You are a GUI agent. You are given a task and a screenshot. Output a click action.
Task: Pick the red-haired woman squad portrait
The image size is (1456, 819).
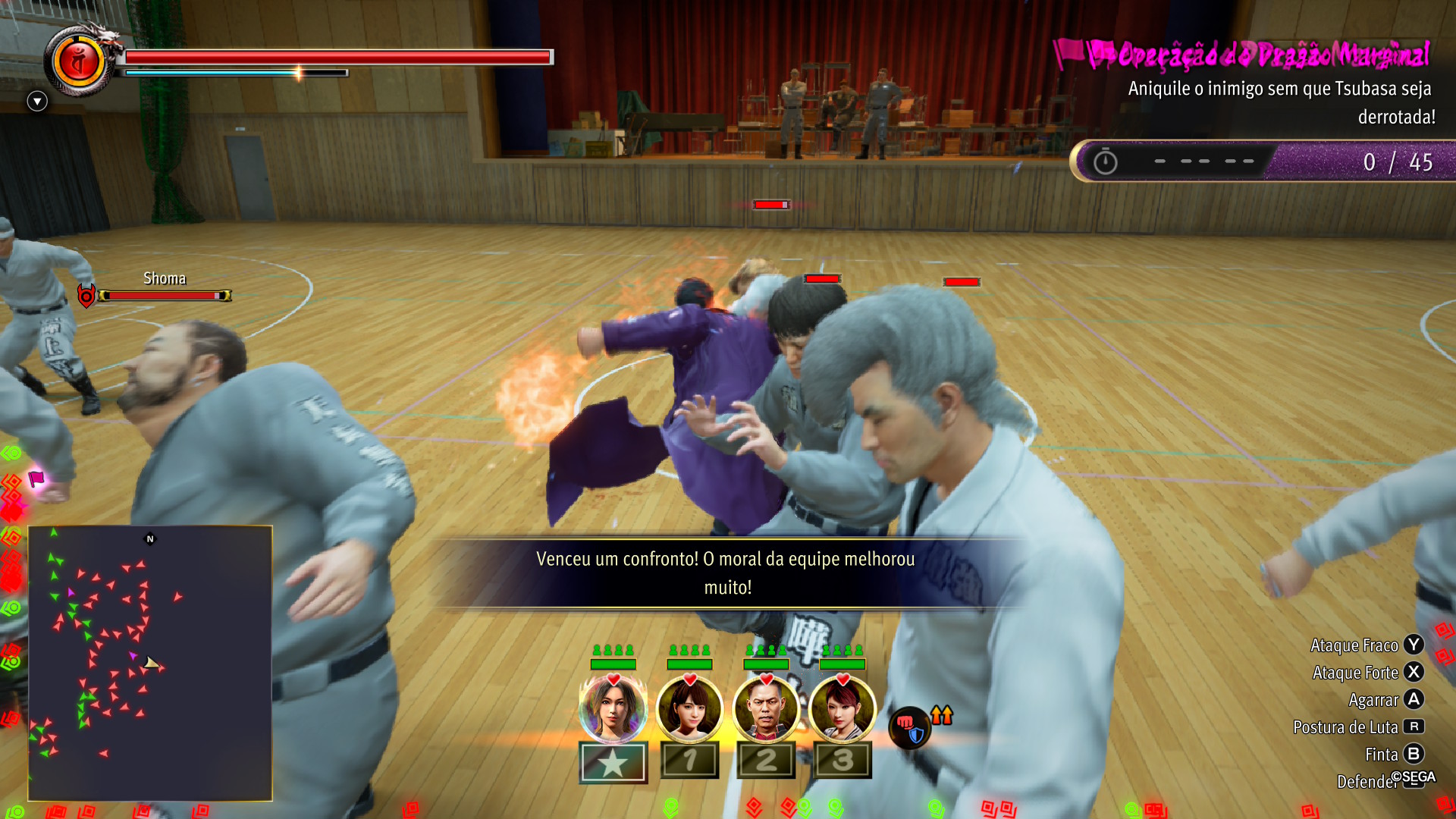tap(843, 709)
